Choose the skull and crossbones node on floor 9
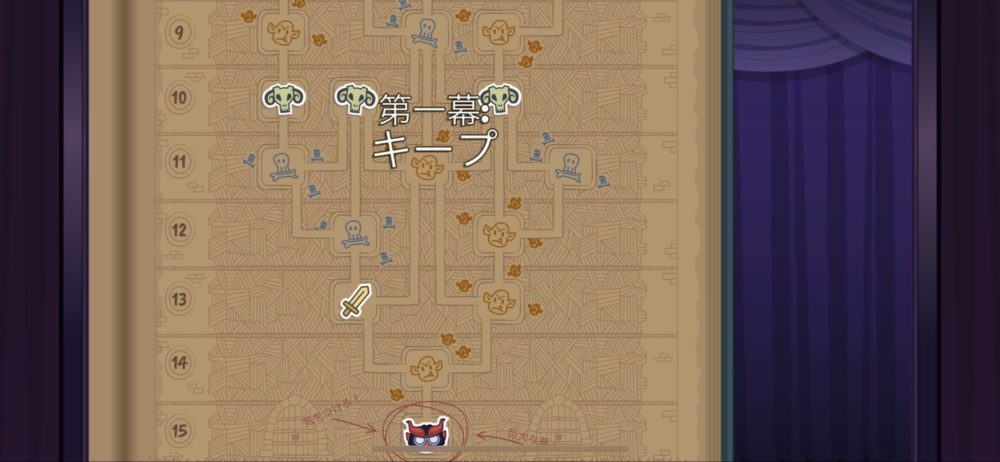 point(426,33)
